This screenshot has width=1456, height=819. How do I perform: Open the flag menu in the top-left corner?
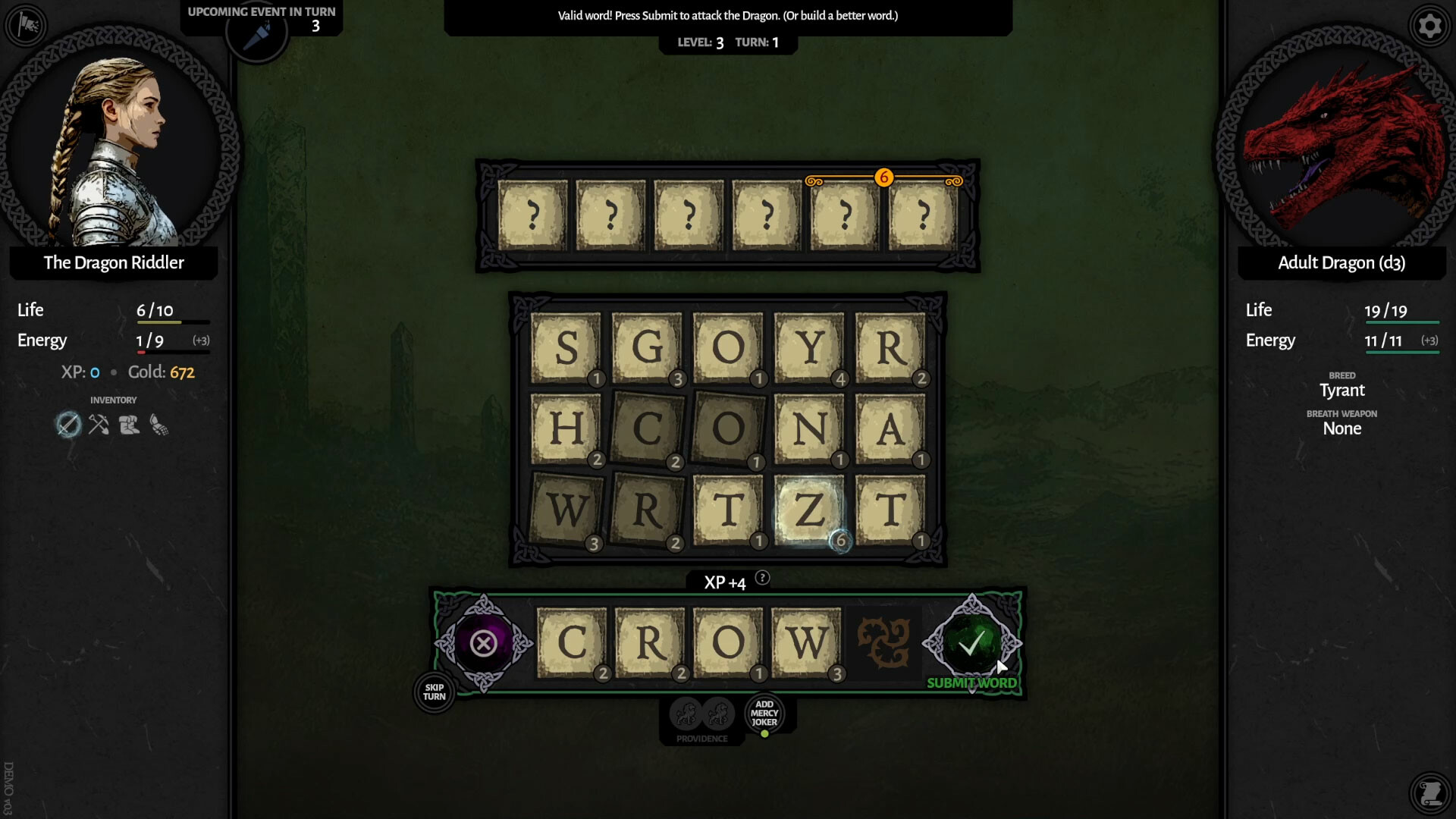(26, 26)
